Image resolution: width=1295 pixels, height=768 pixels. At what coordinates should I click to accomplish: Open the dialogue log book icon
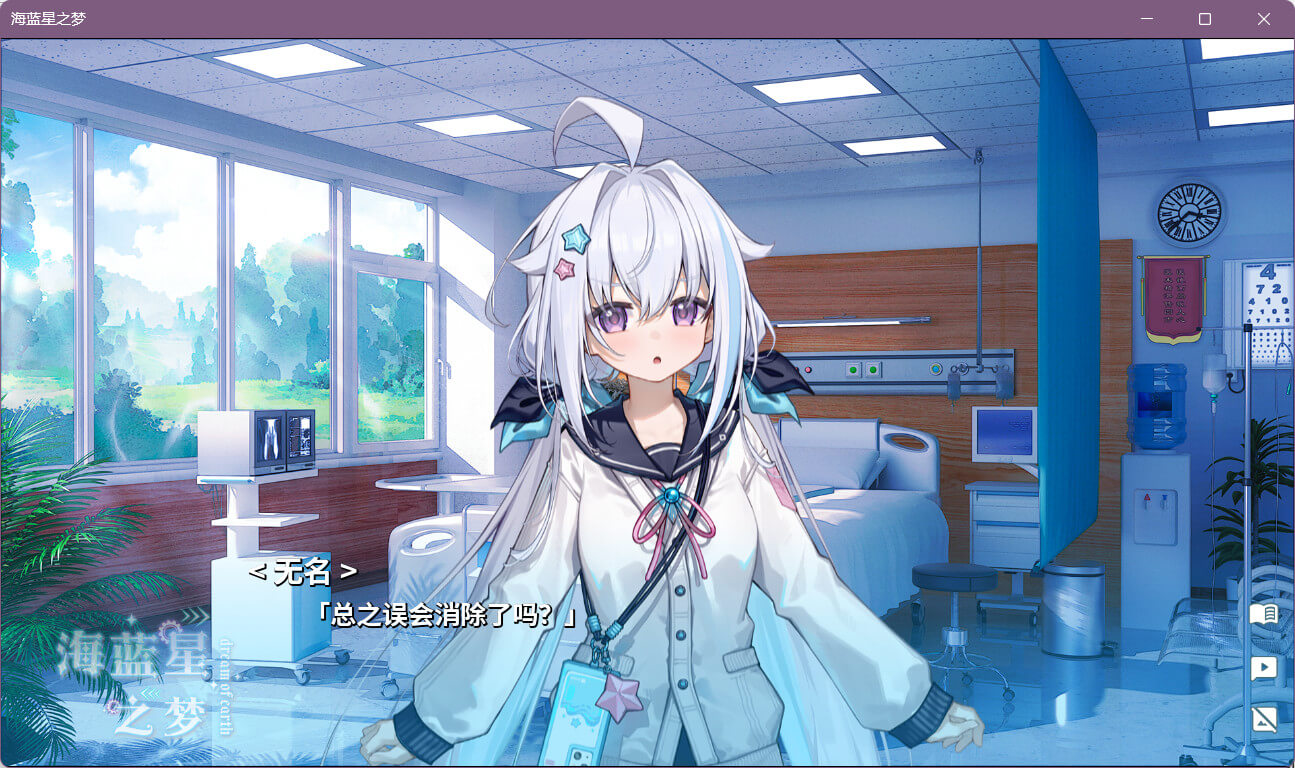pyautogui.click(x=1264, y=613)
